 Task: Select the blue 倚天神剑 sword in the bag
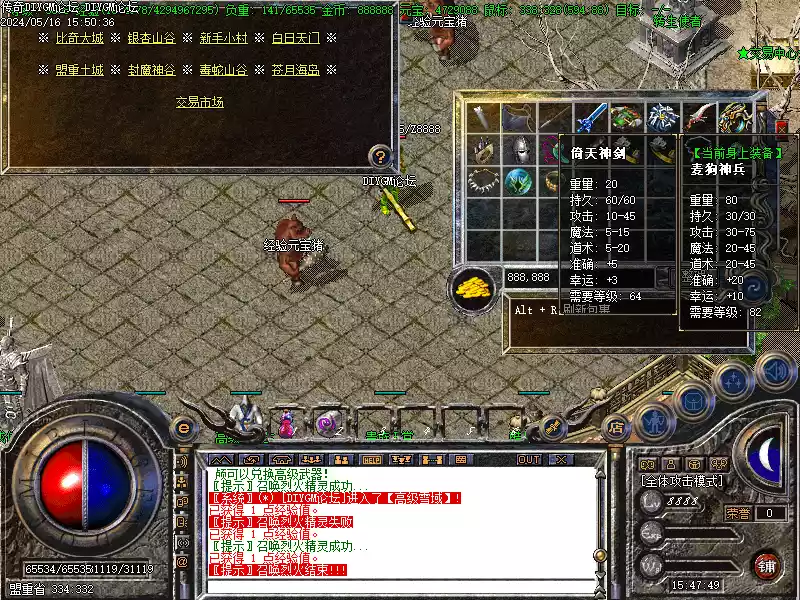[590, 116]
